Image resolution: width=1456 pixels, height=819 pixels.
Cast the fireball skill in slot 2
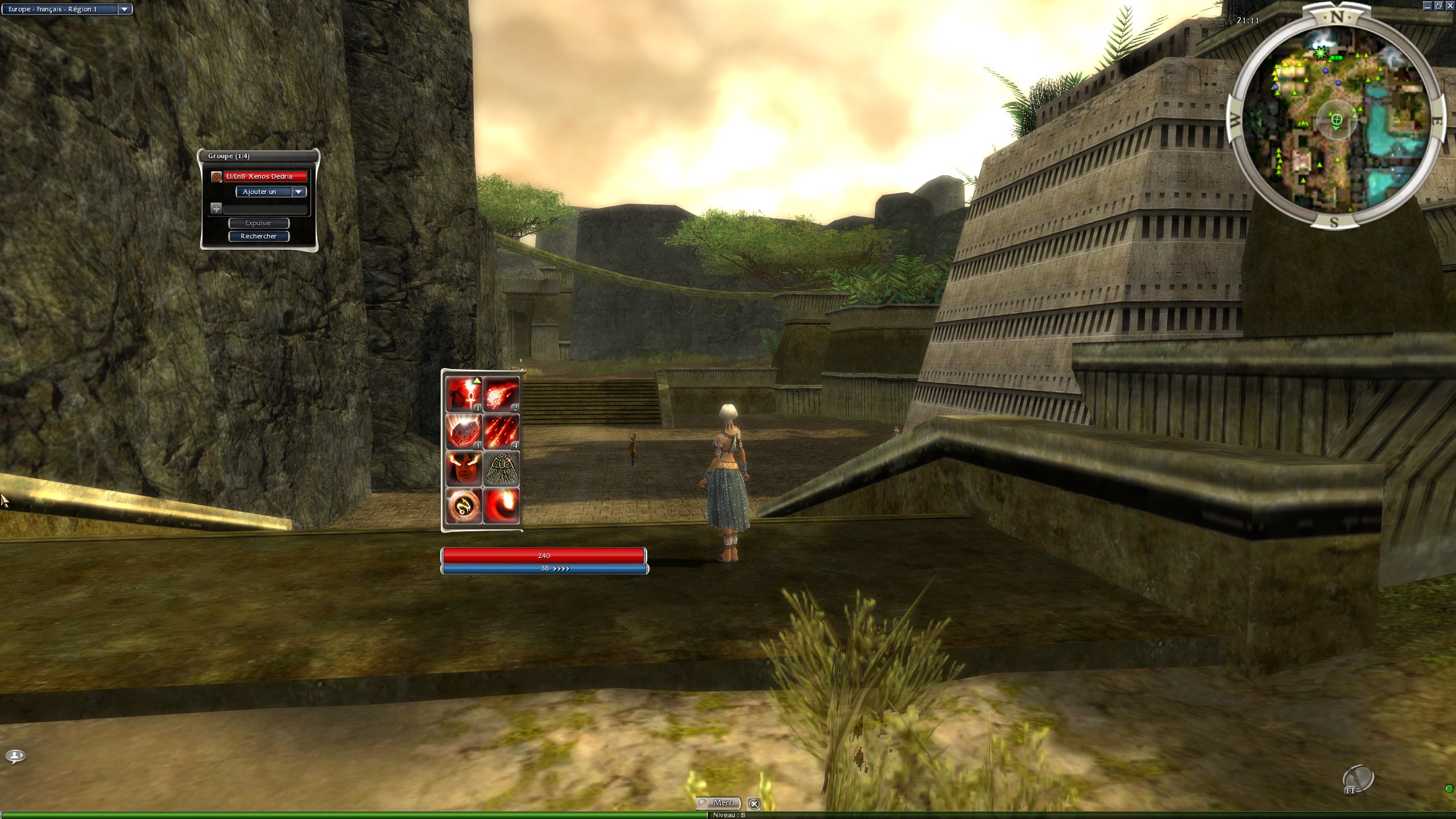pos(501,394)
